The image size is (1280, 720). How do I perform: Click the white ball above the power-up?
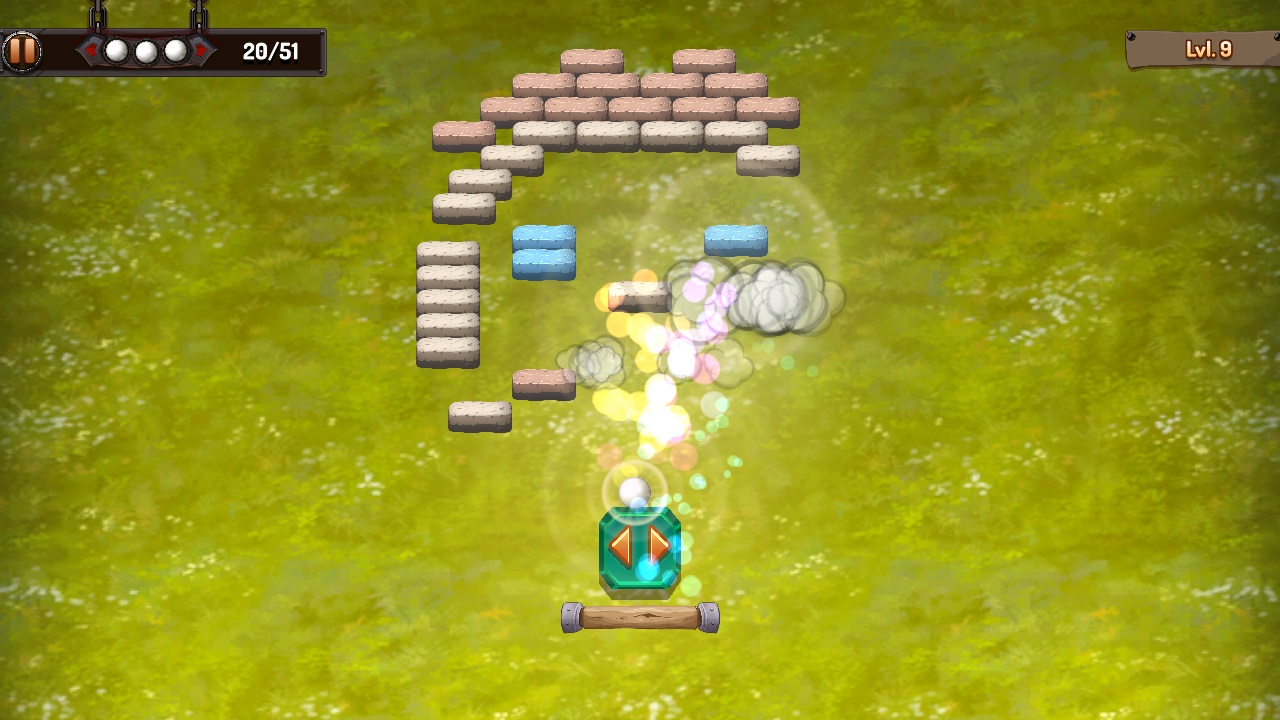pyautogui.click(x=633, y=490)
